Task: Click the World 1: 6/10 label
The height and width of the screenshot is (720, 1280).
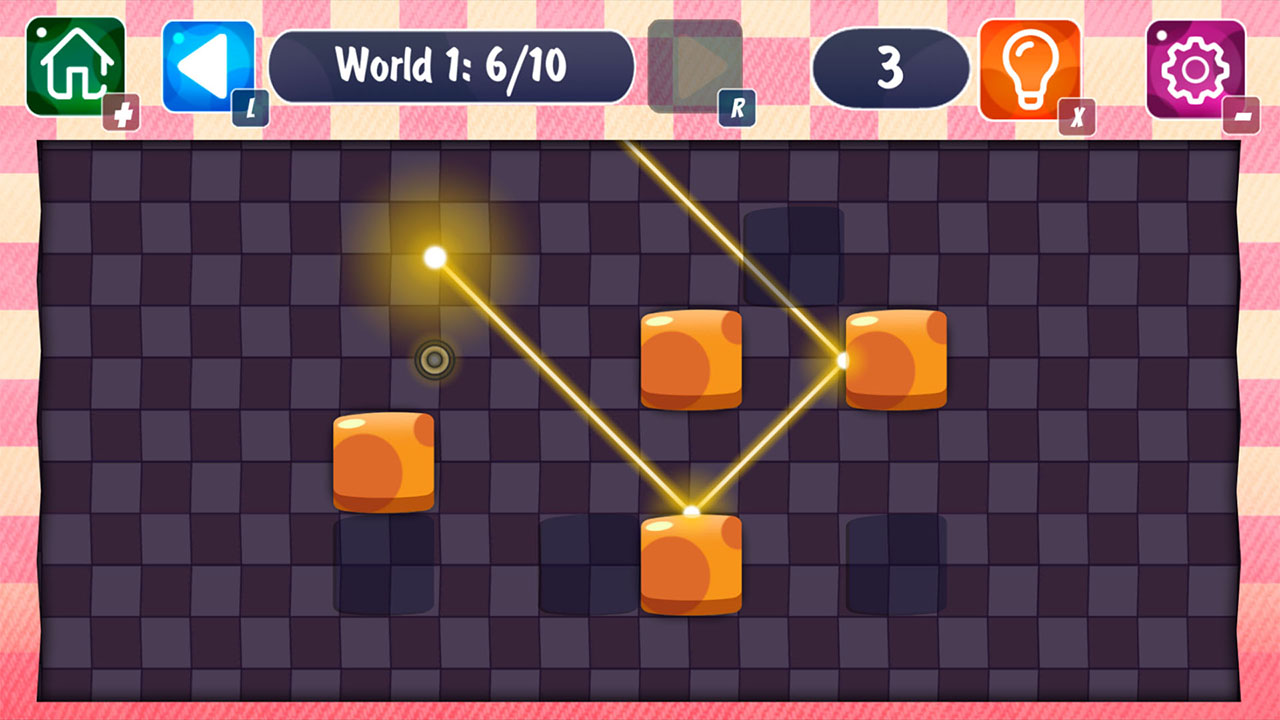Action: pos(452,65)
